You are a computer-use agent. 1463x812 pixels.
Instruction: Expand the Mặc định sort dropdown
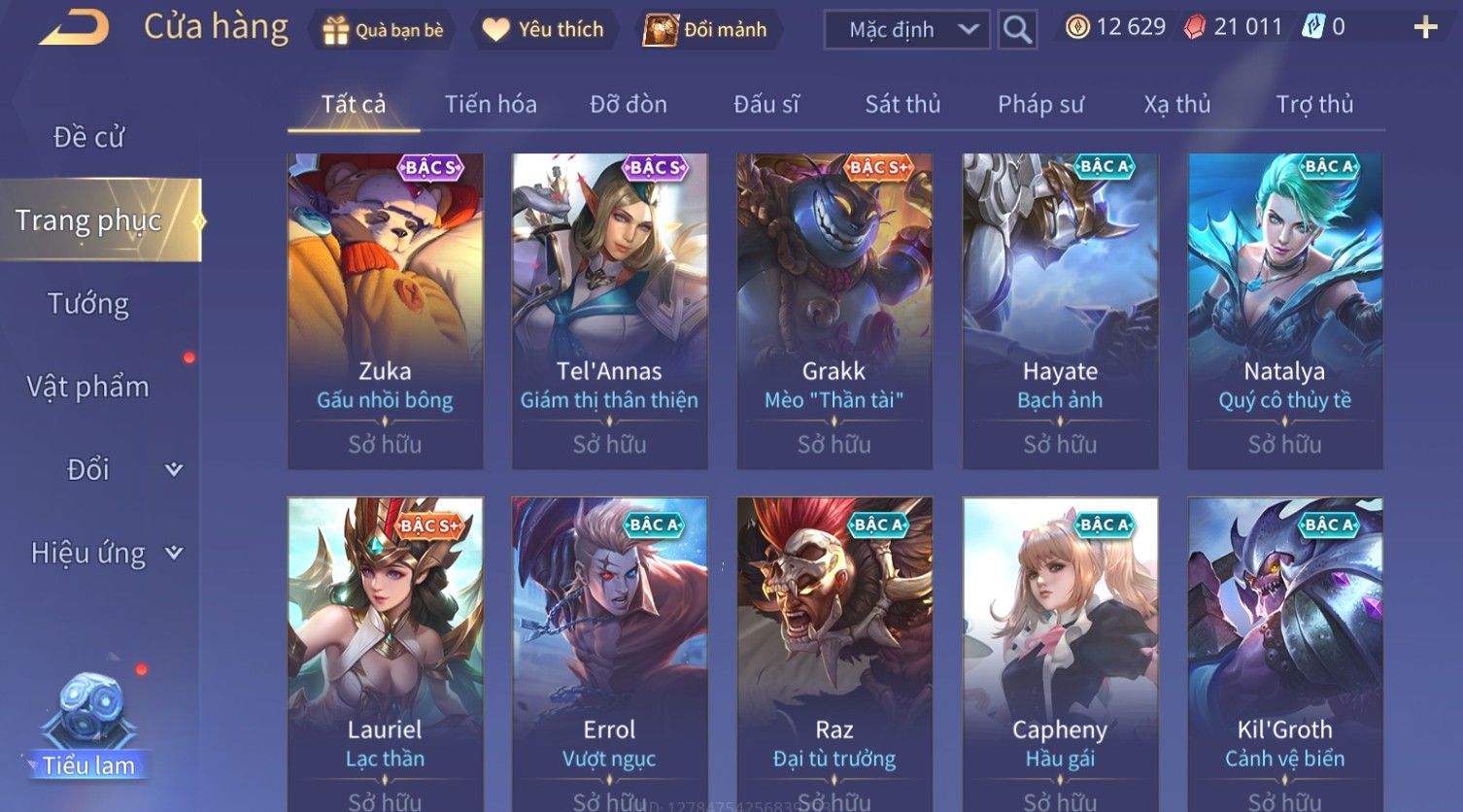tap(906, 30)
